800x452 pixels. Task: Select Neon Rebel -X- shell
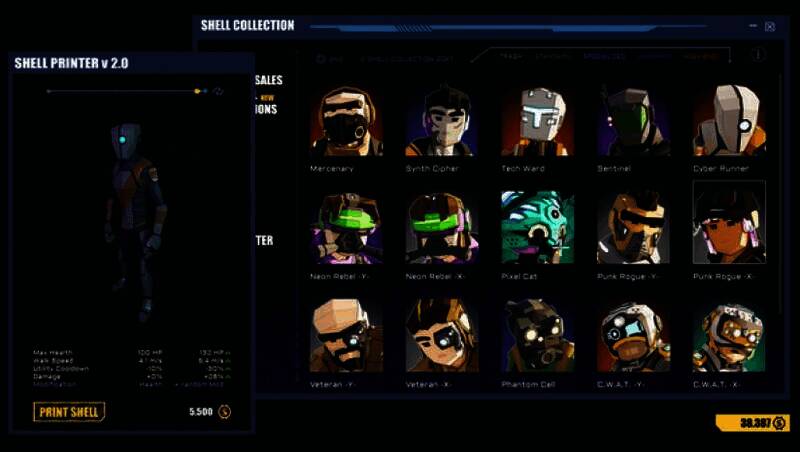[x=441, y=227]
